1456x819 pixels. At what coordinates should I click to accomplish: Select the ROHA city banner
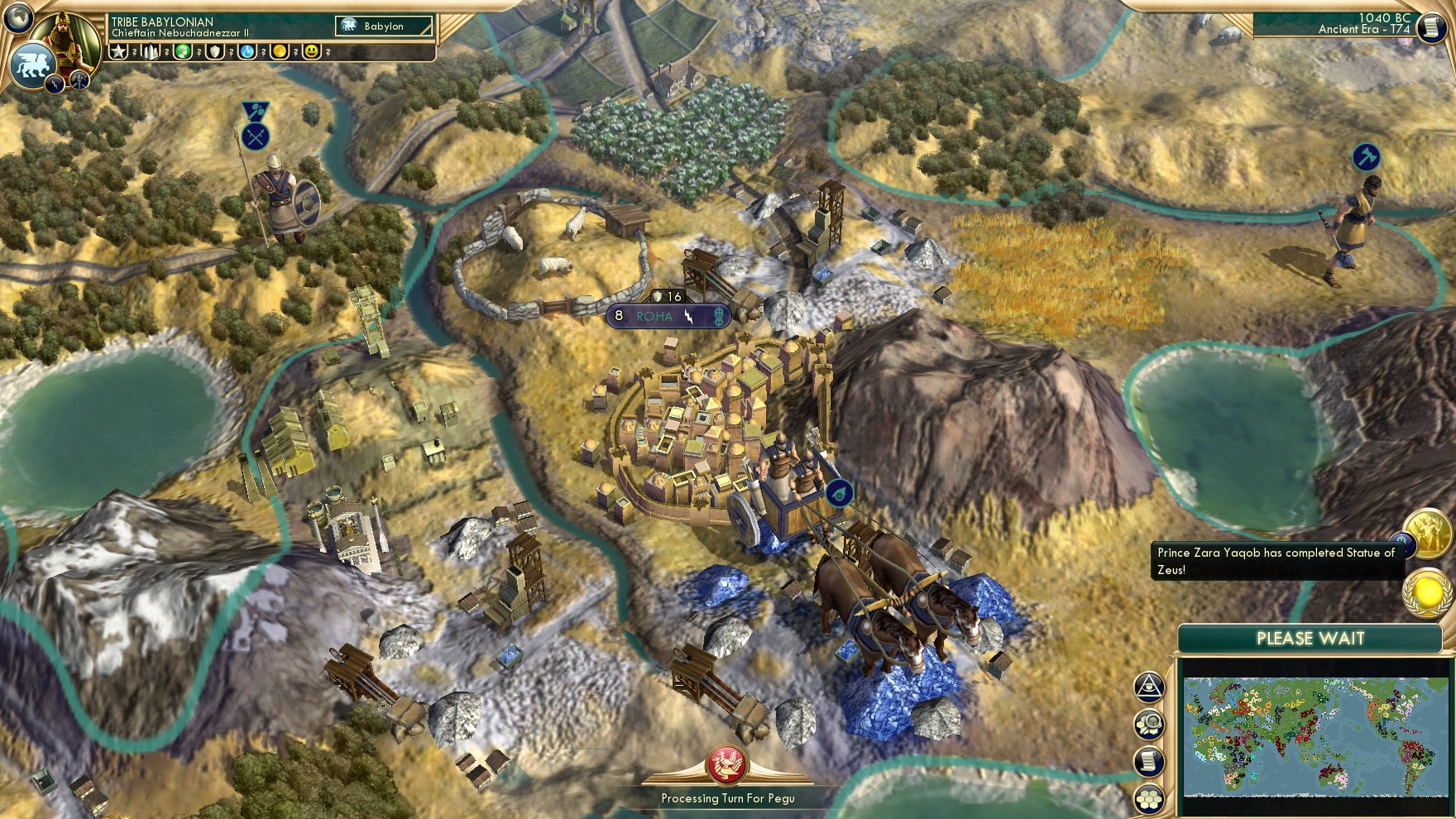point(656,316)
